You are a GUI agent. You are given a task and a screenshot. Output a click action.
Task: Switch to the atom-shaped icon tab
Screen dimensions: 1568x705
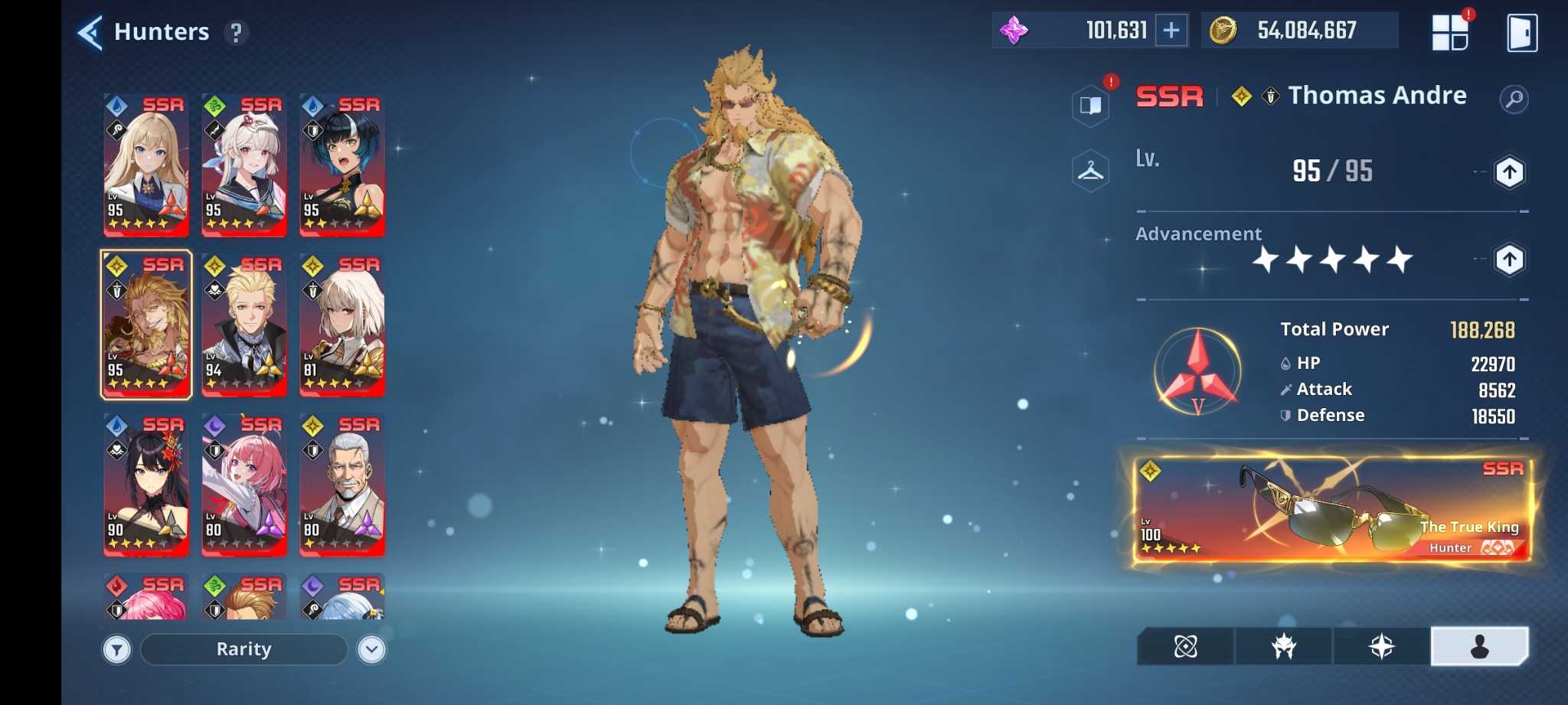[x=1185, y=647]
